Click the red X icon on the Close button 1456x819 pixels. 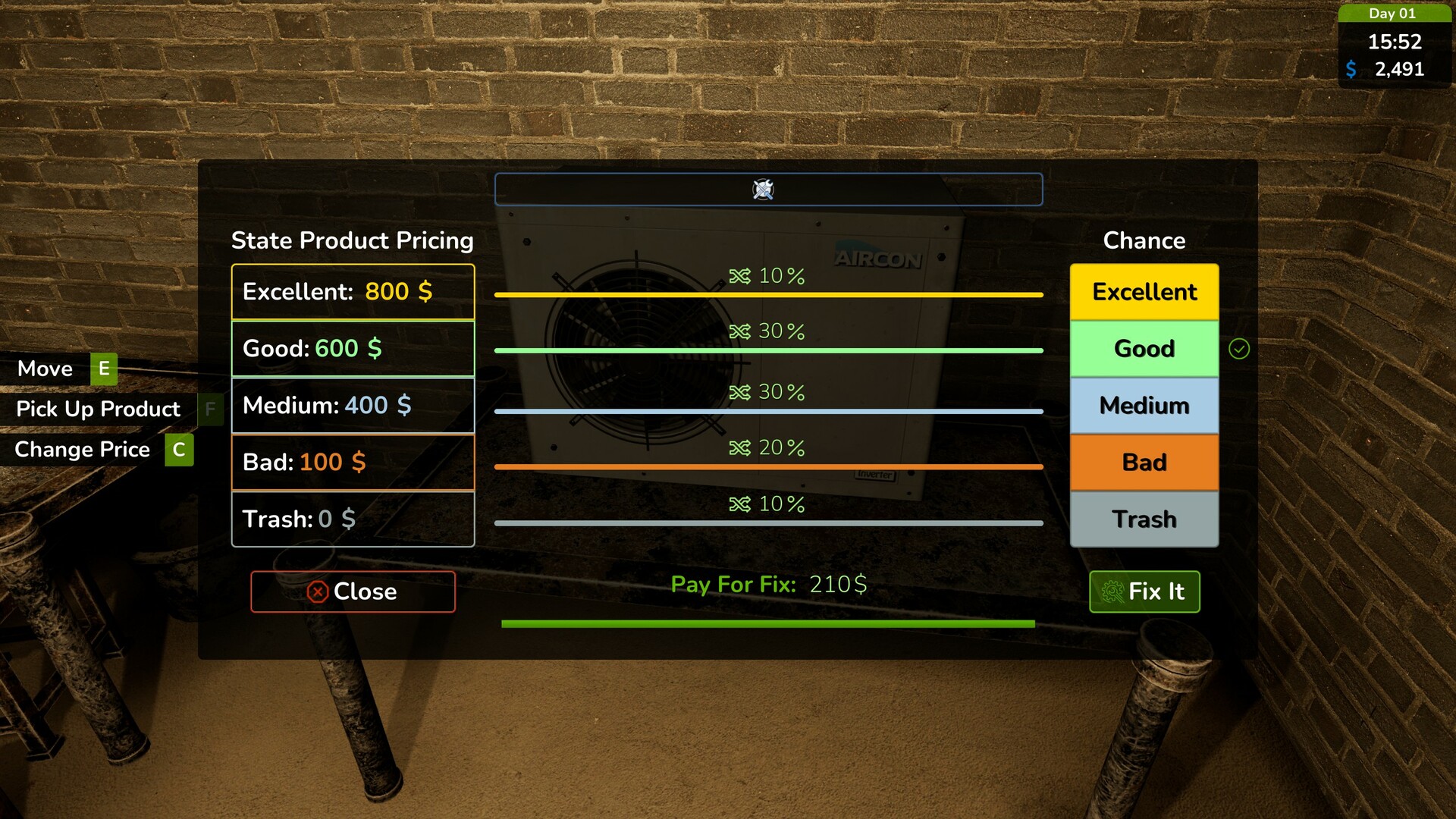click(318, 592)
